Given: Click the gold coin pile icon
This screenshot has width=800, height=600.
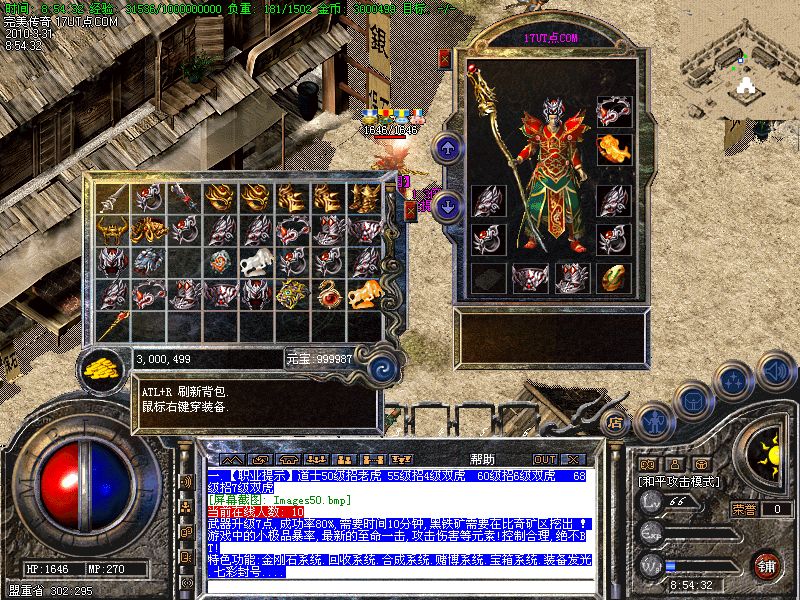Looking at the screenshot, I should (100, 367).
